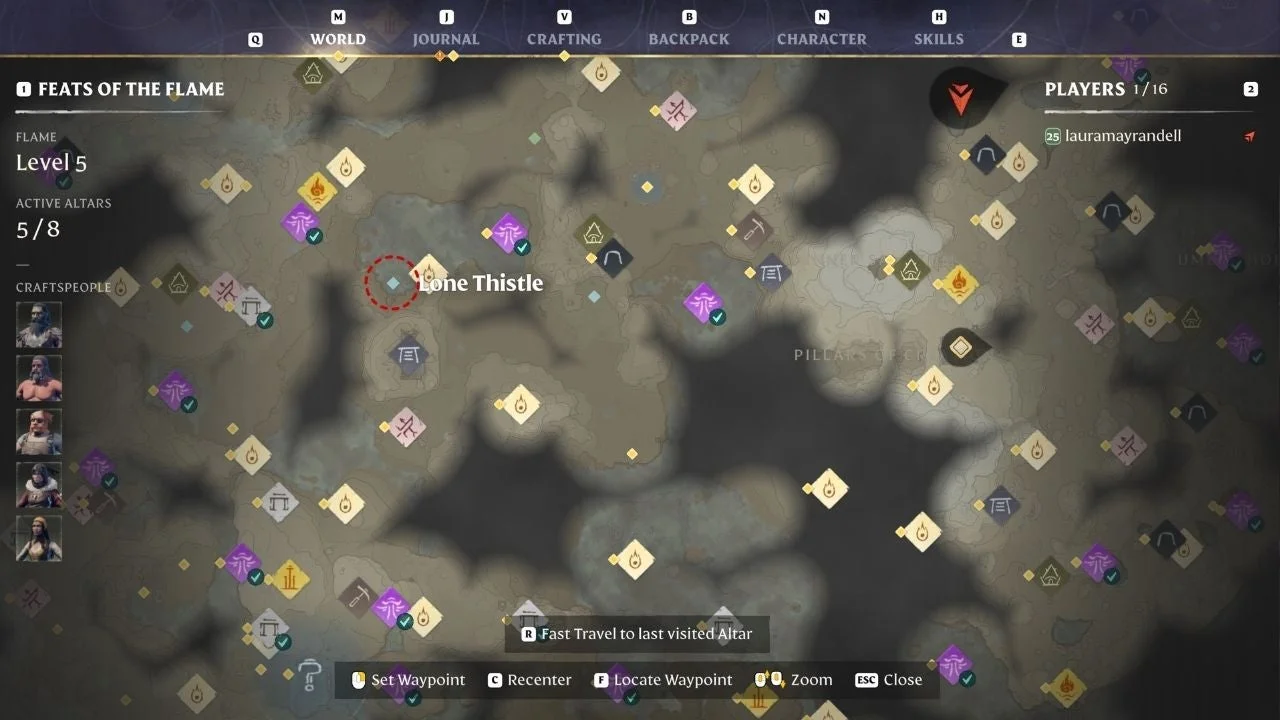
Task: Click the Set Waypoint button
Action: pyautogui.click(x=417, y=679)
